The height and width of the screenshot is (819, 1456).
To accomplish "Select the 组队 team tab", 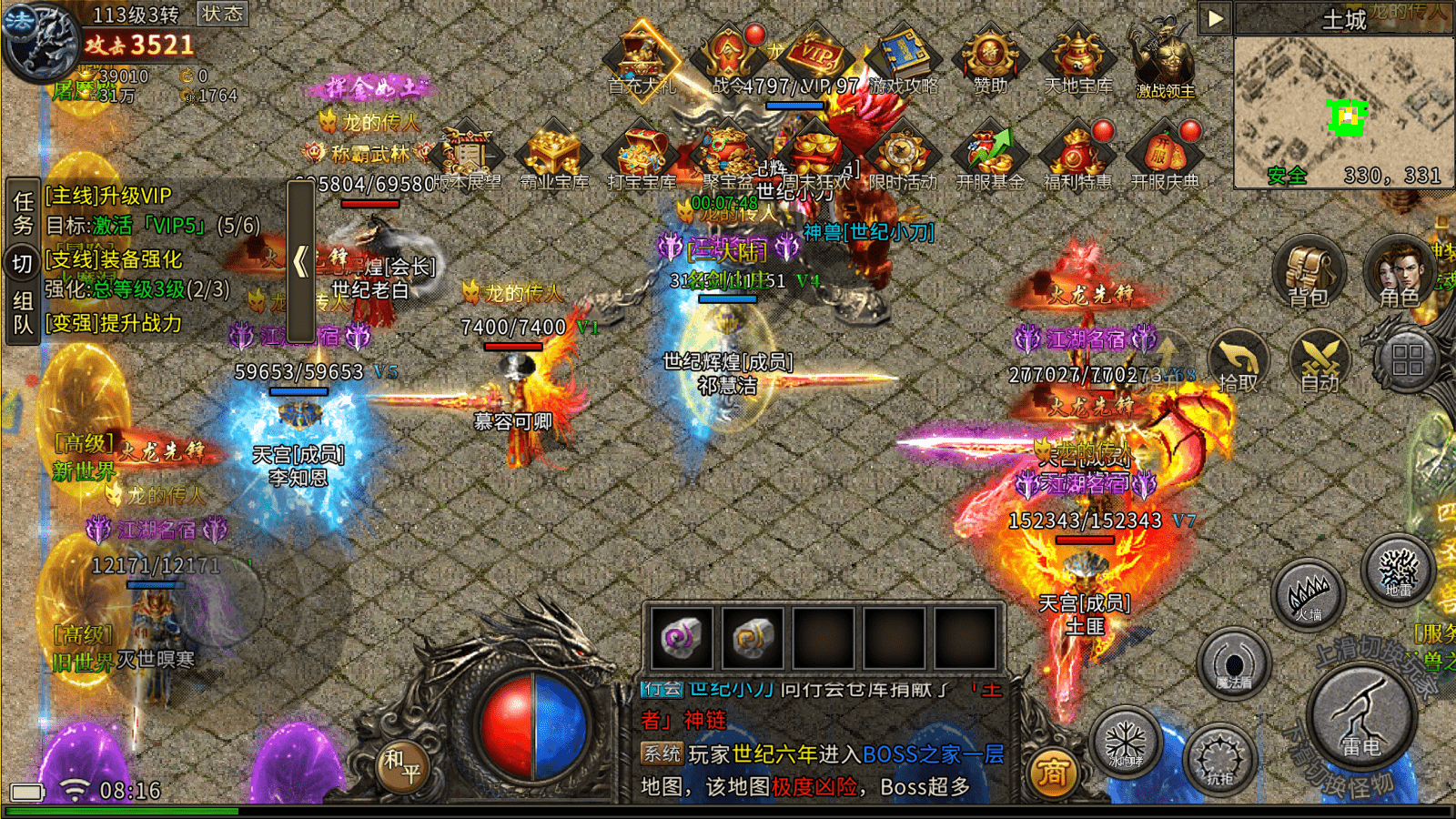I will [x=23, y=312].
